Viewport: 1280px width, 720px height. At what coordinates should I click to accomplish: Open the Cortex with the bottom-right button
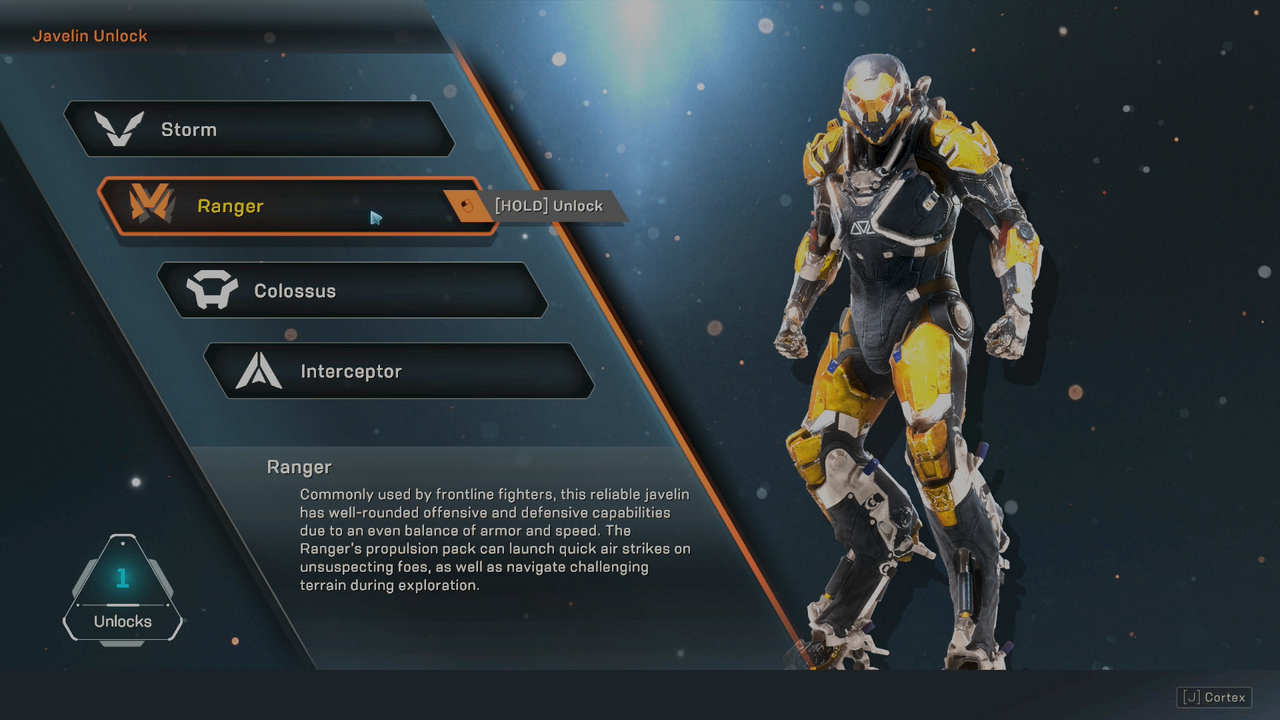pos(1214,697)
